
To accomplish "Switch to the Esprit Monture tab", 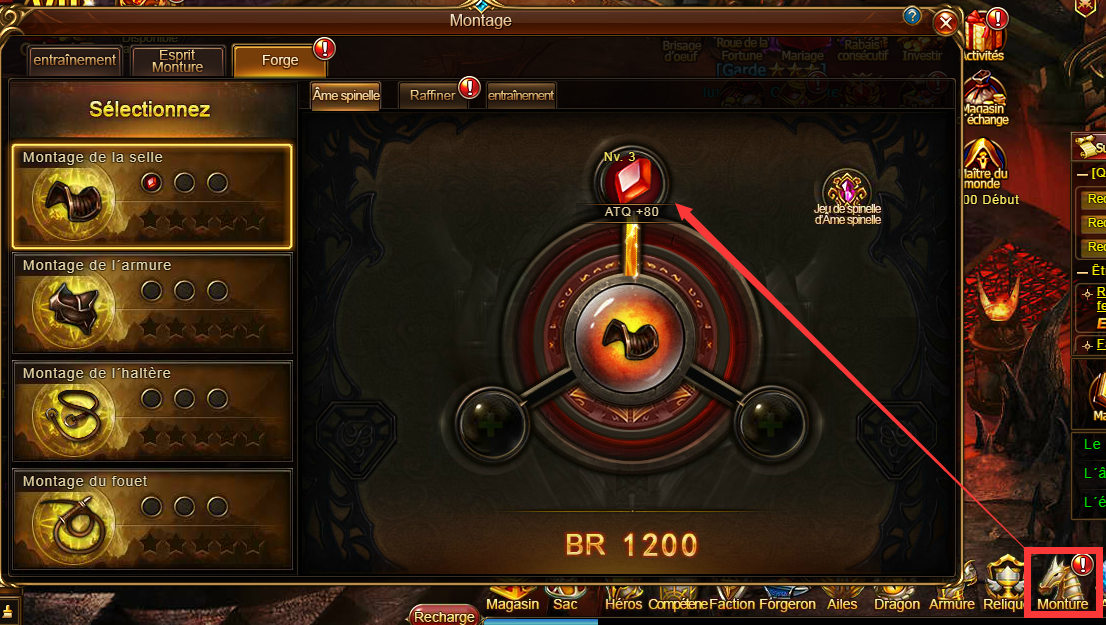I will [177, 60].
